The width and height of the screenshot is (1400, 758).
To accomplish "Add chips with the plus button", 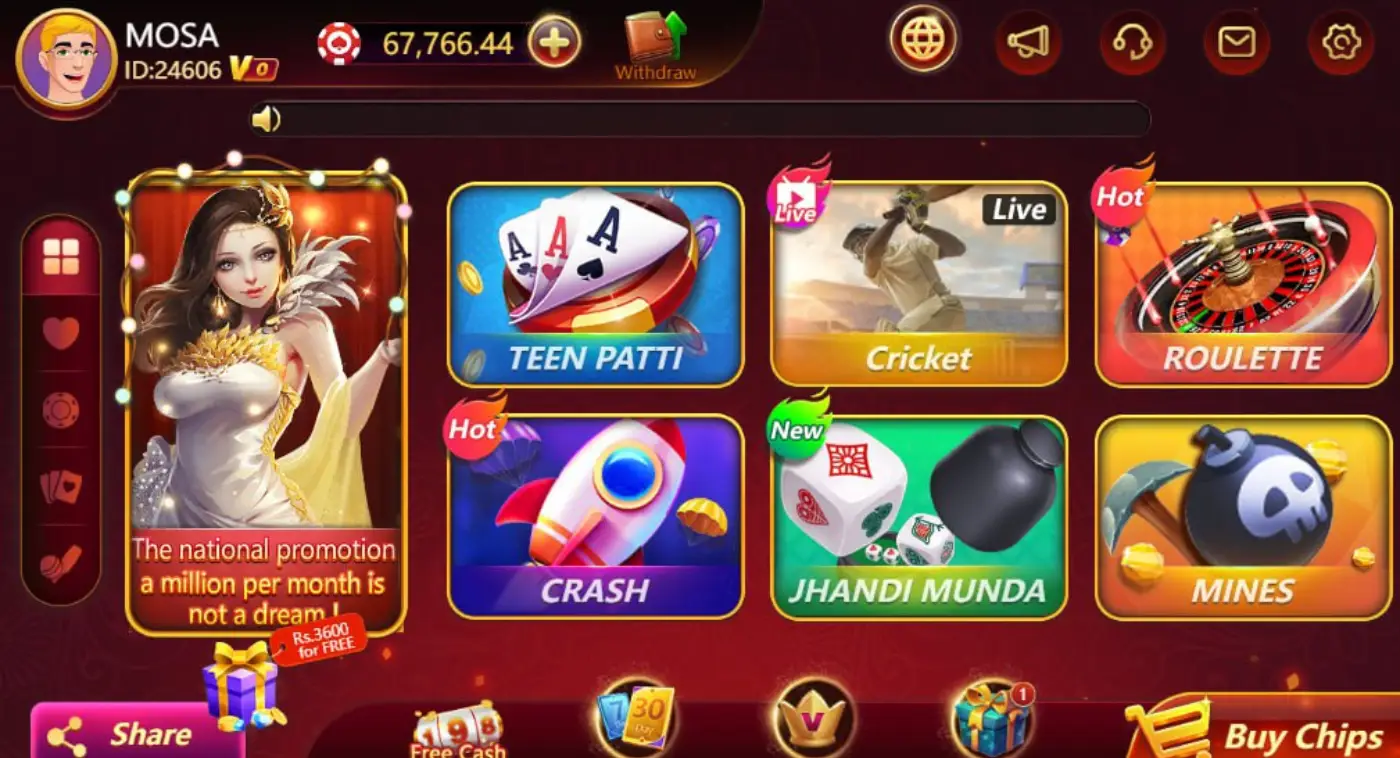I will point(557,42).
